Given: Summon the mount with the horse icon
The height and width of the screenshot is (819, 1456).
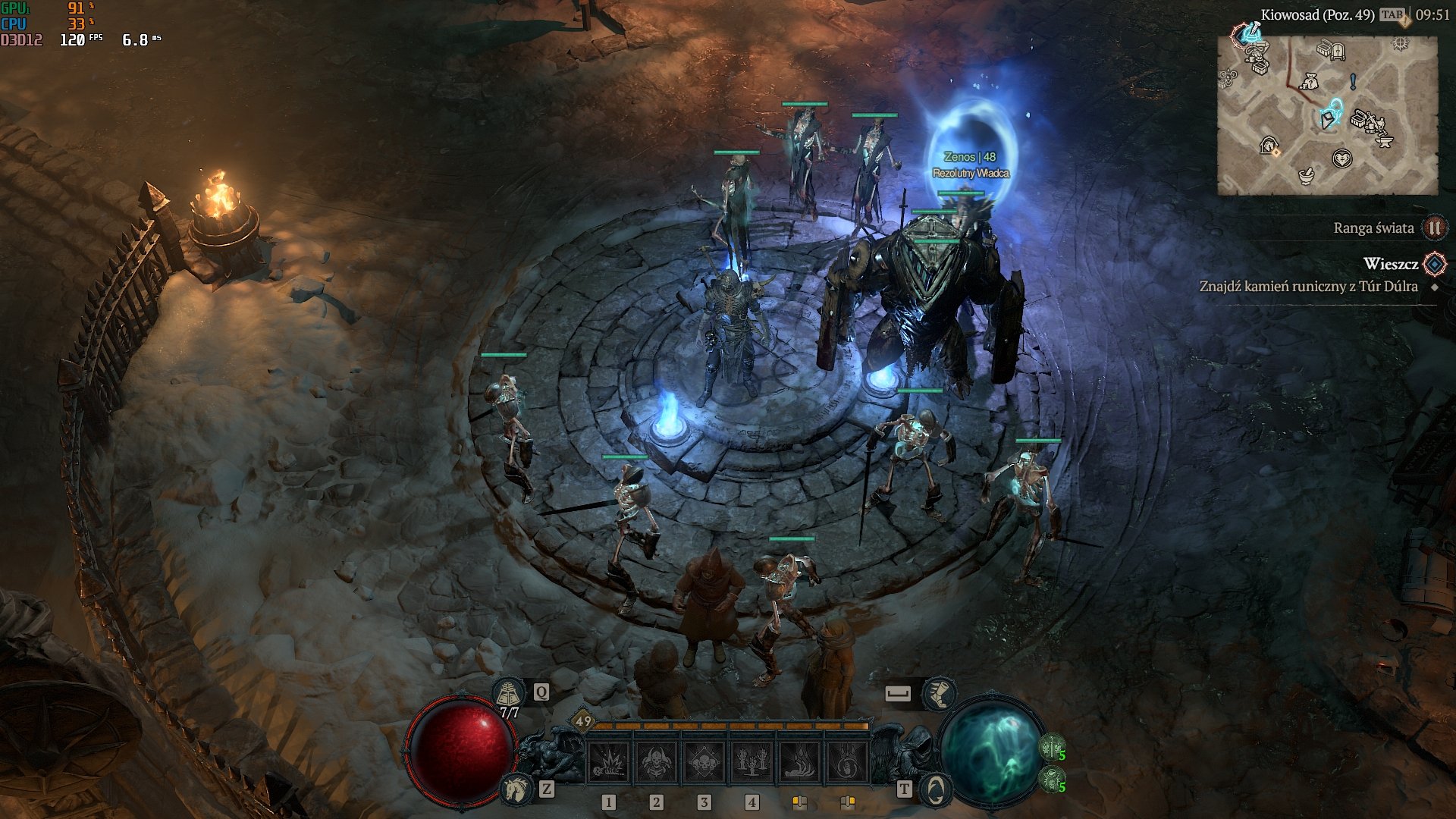Looking at the screenshot, I should click(516, 789).
